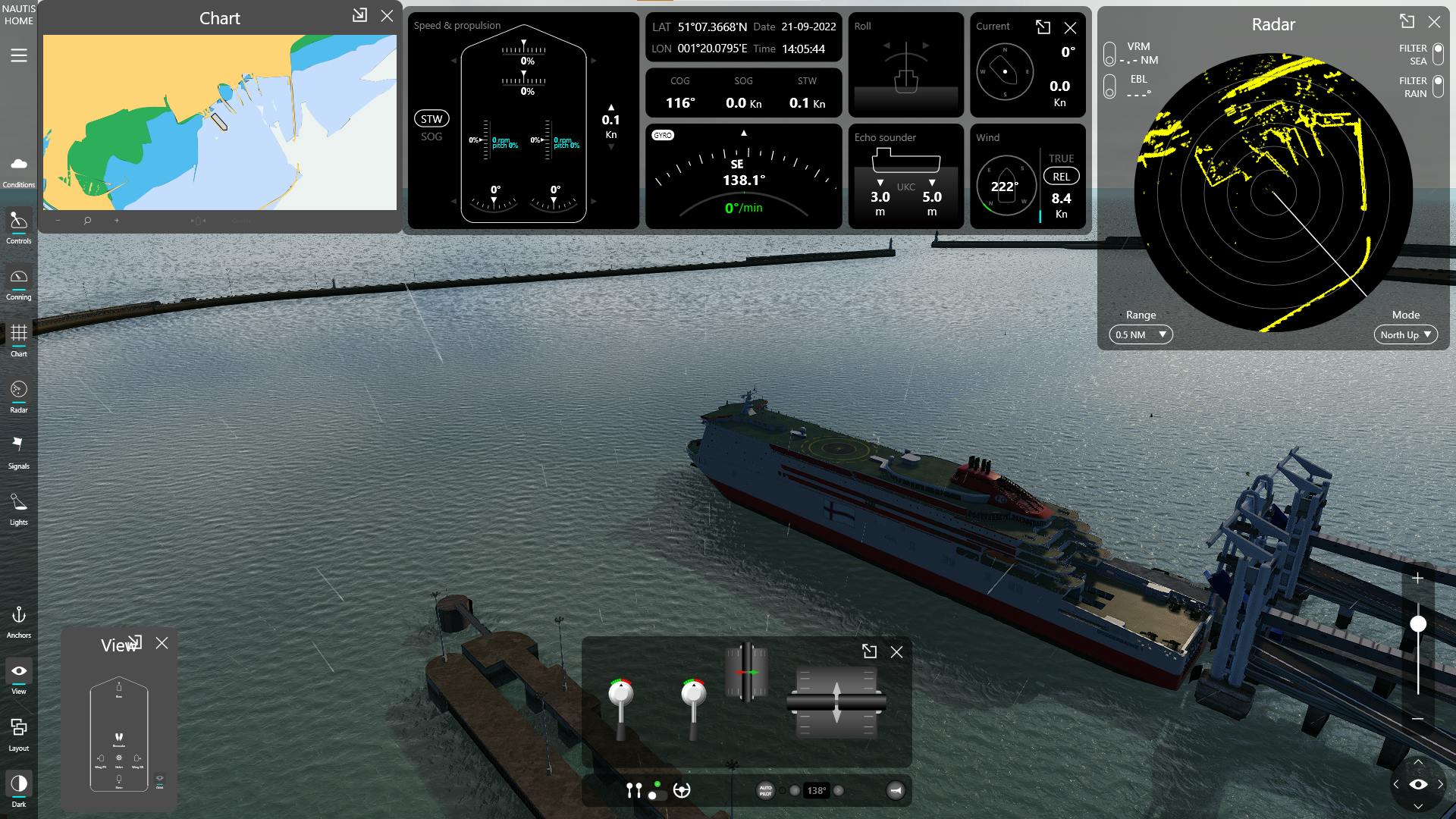The height and width of the screenshot is (819, 1456).
Task: Open the radar Range dropdown
Action: click(1141, 334)
